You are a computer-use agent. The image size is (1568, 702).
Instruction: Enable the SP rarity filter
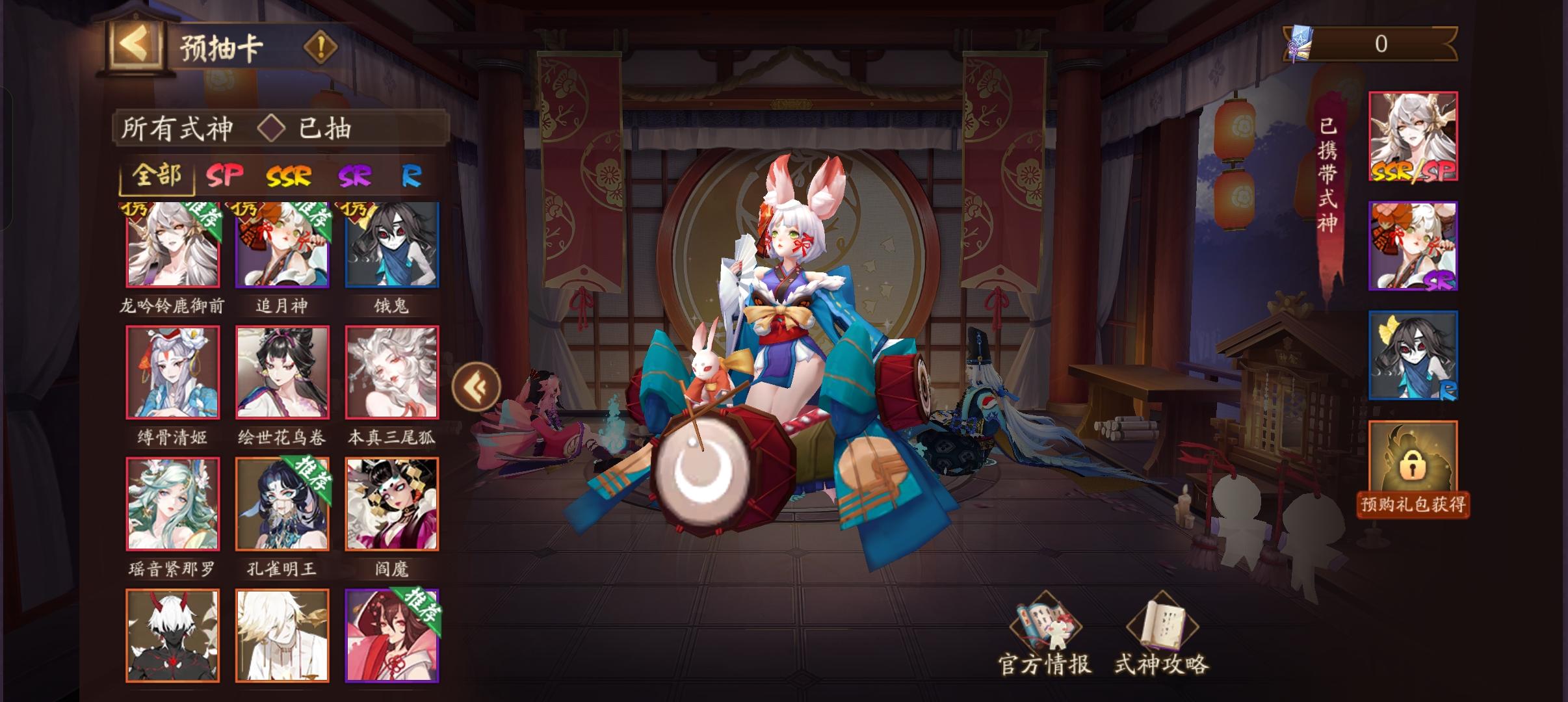[226, 176]
